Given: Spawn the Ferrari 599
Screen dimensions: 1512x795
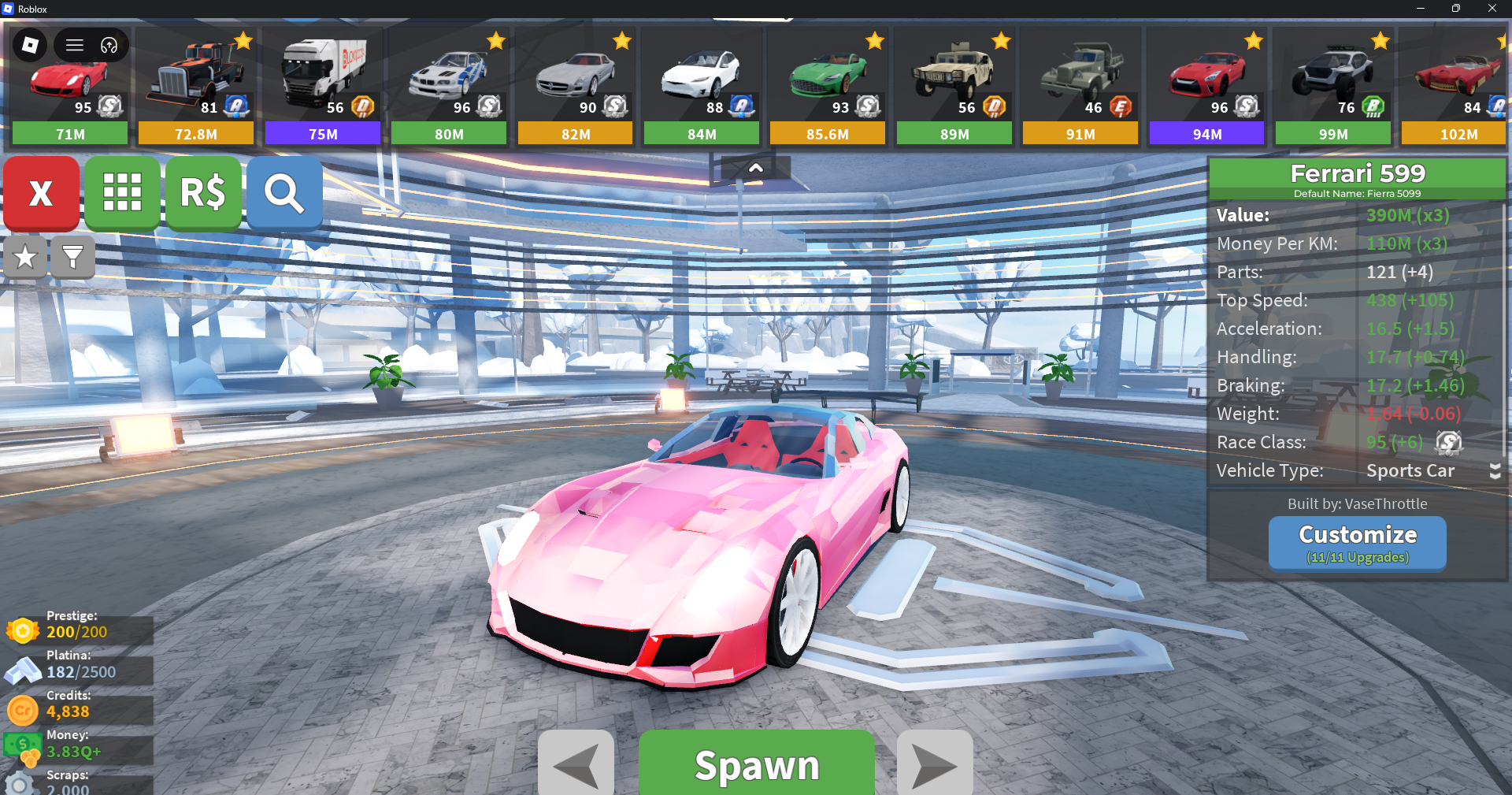Looking at the screenshot, I should (756, 764).
